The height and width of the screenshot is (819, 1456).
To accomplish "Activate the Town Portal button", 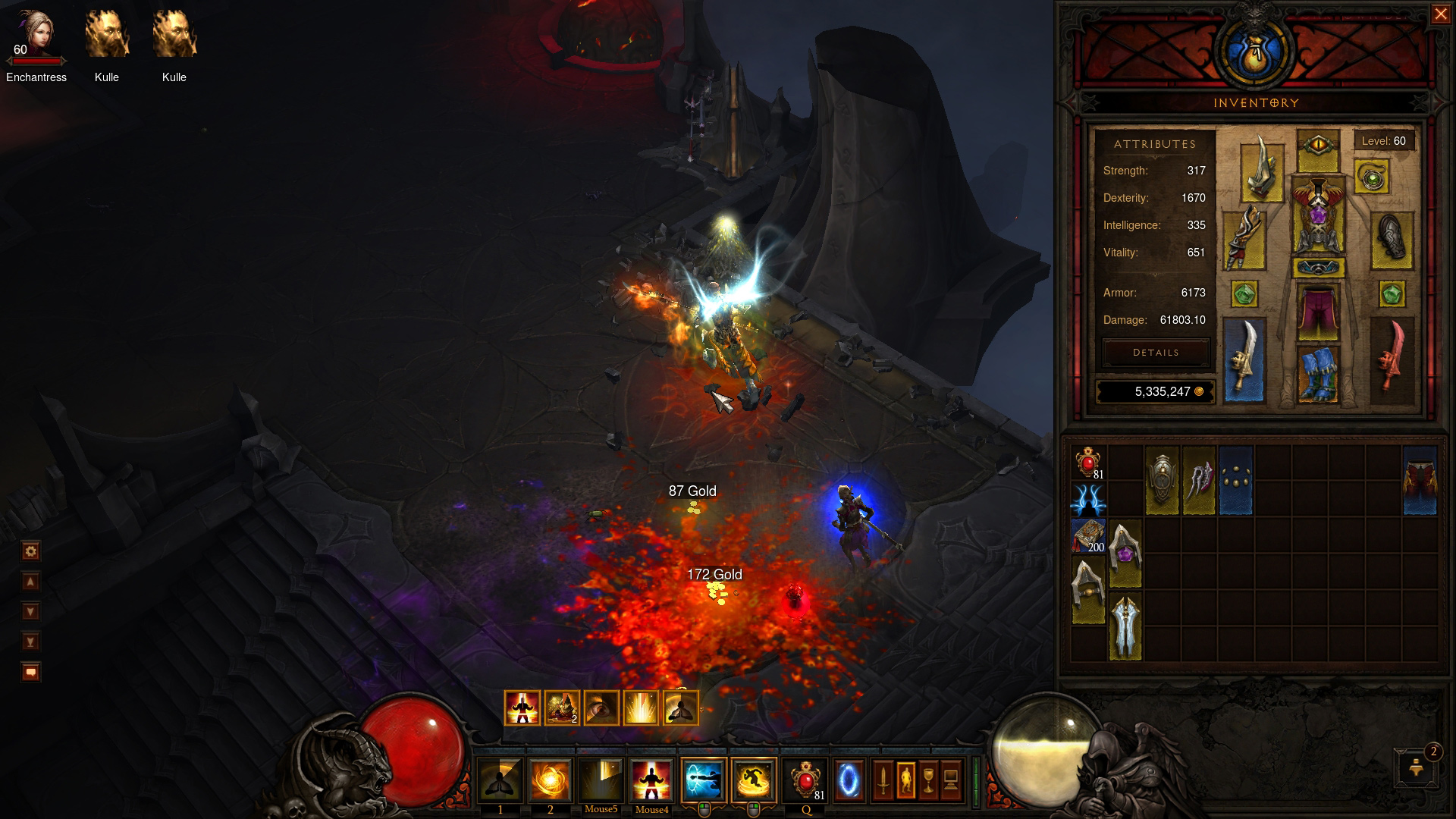I will (x=849, y=780).
